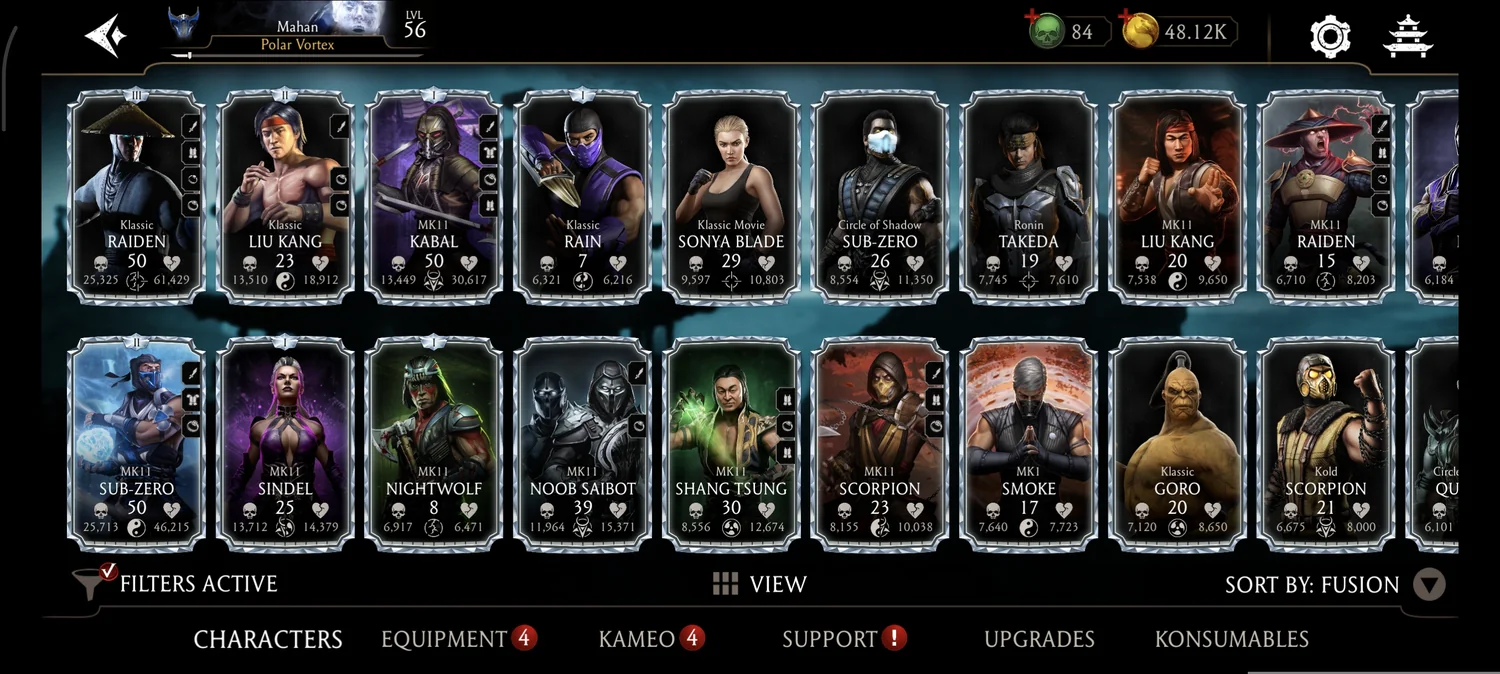Choose the MK11 Sindel card
Viewport: 1500px width, 674px height.
[x=285, y=443]
